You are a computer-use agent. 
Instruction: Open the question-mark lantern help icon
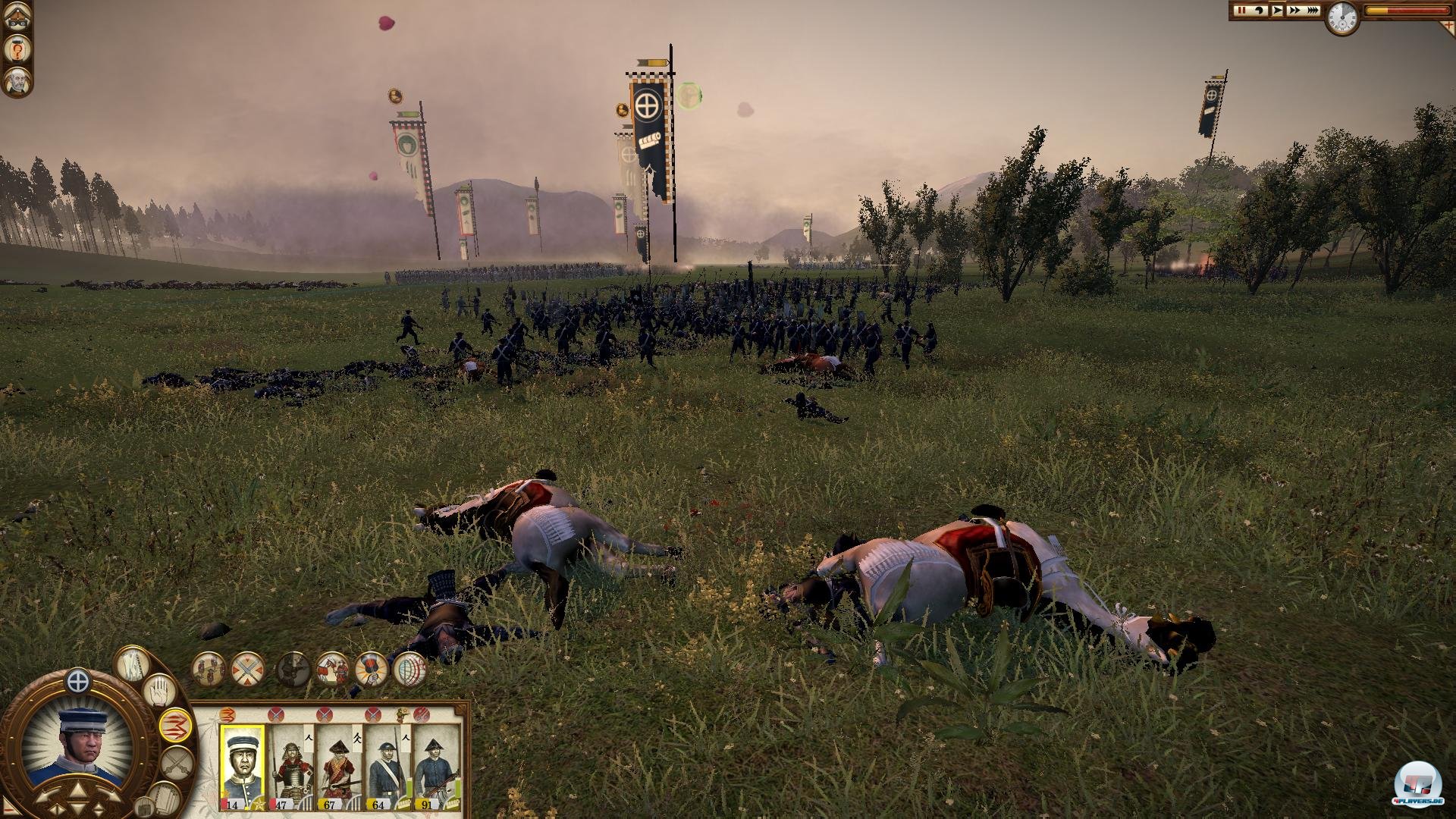[x=16, y=49]
